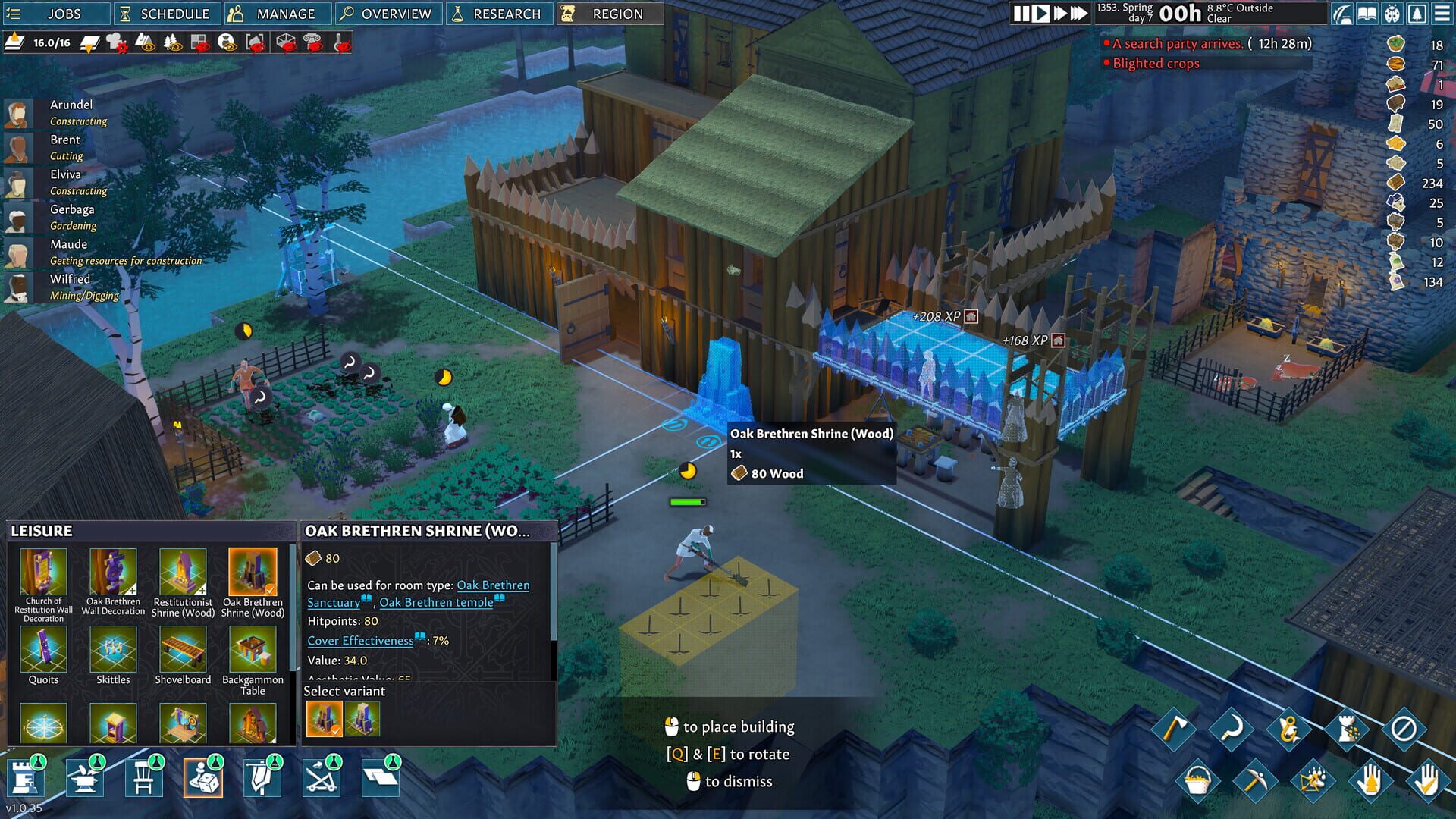Toggle the tree visibility overlay
Screen dimensions: 1456x819
(173, 43)
